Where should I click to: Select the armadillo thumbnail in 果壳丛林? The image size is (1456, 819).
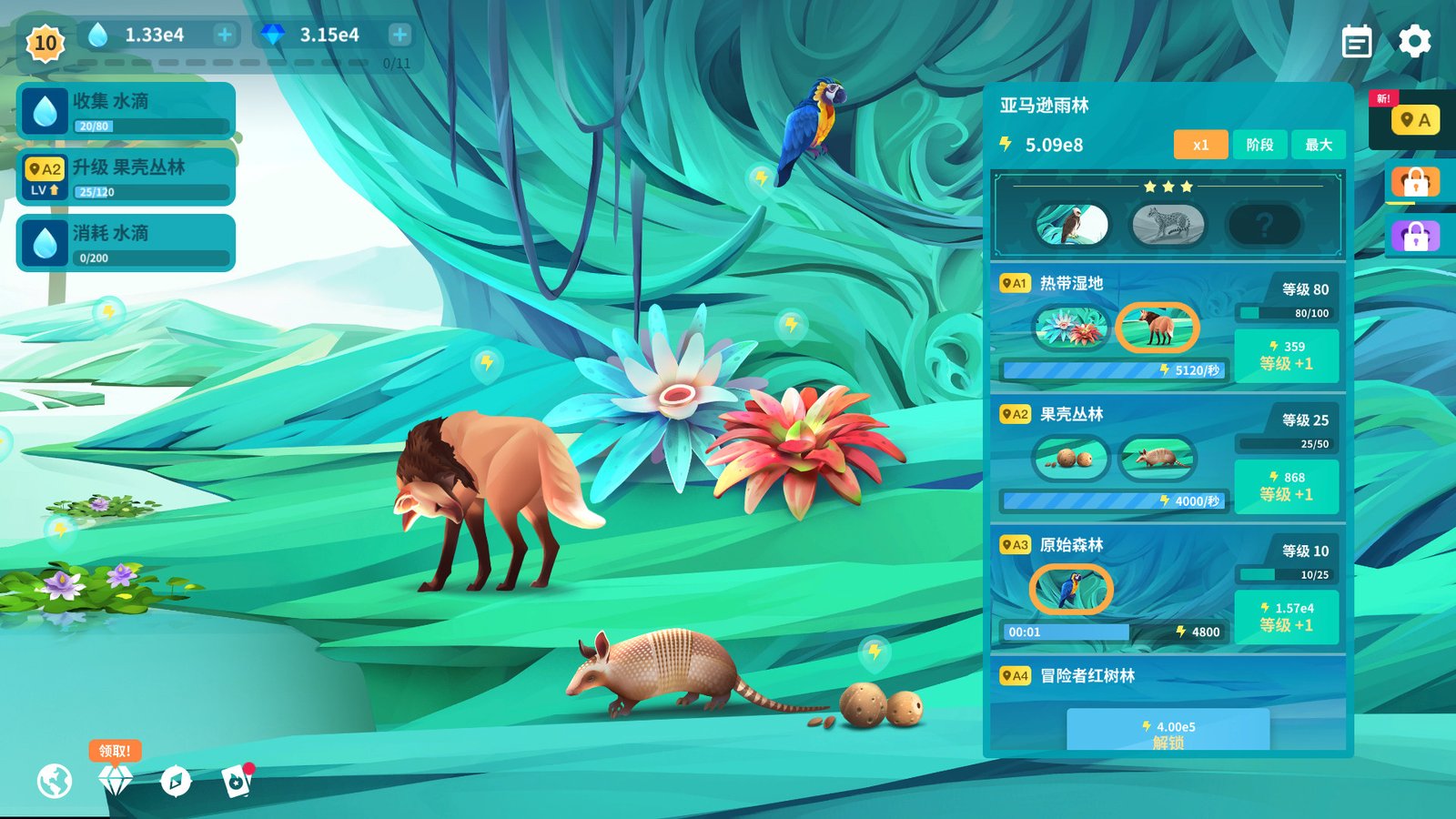(x=1157, y=458)
